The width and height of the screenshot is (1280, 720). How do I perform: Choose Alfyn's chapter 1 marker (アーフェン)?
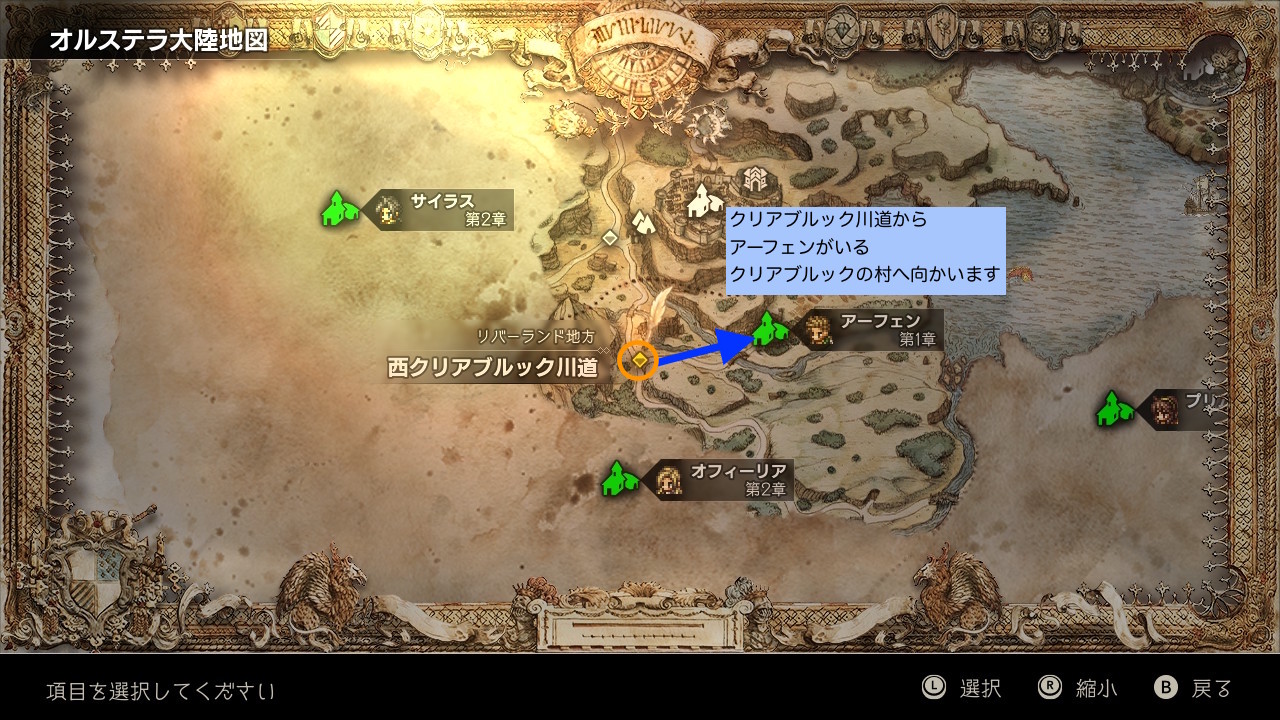tap(767, 329)
